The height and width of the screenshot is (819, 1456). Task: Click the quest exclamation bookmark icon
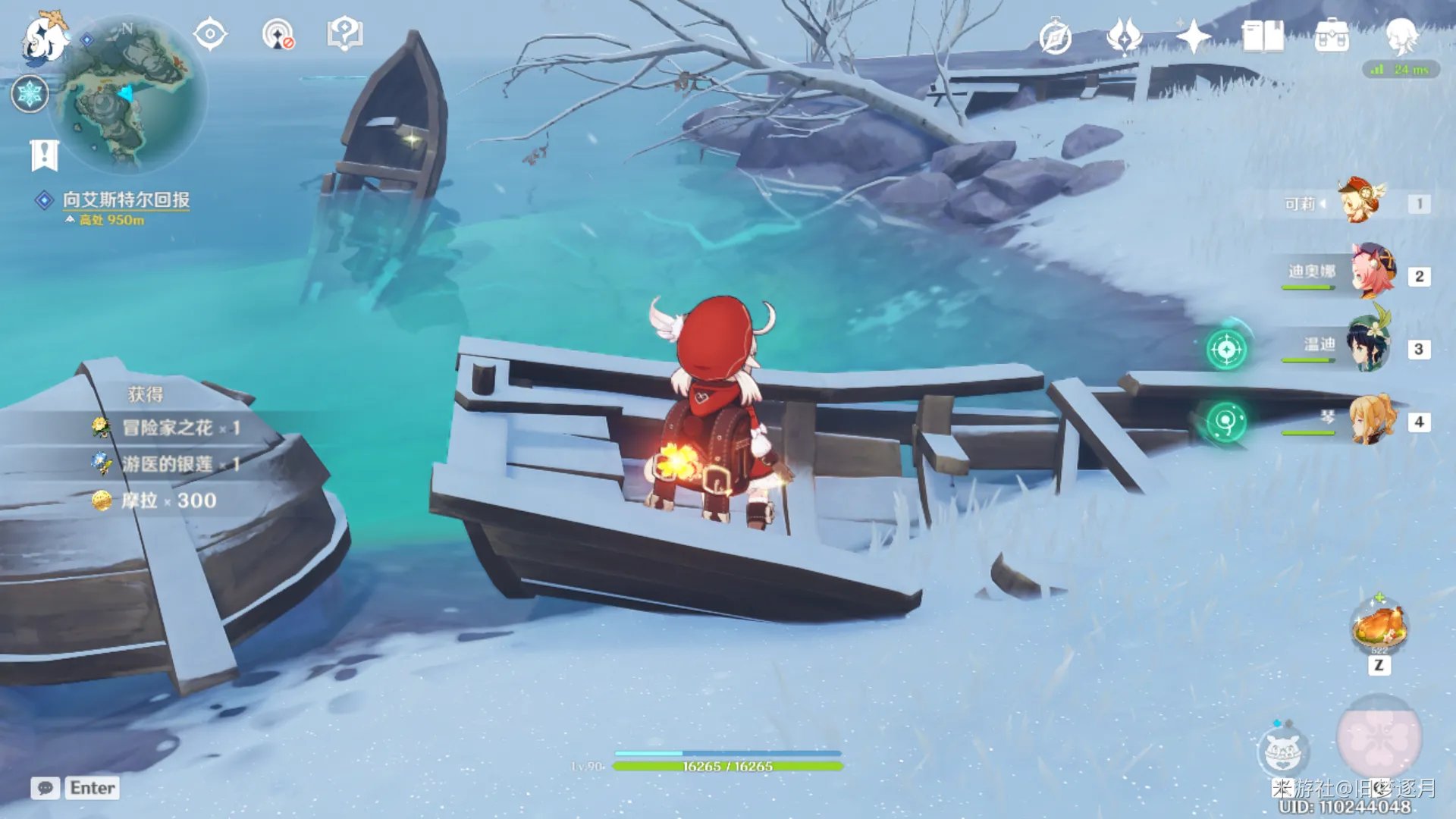pos(44,155)
